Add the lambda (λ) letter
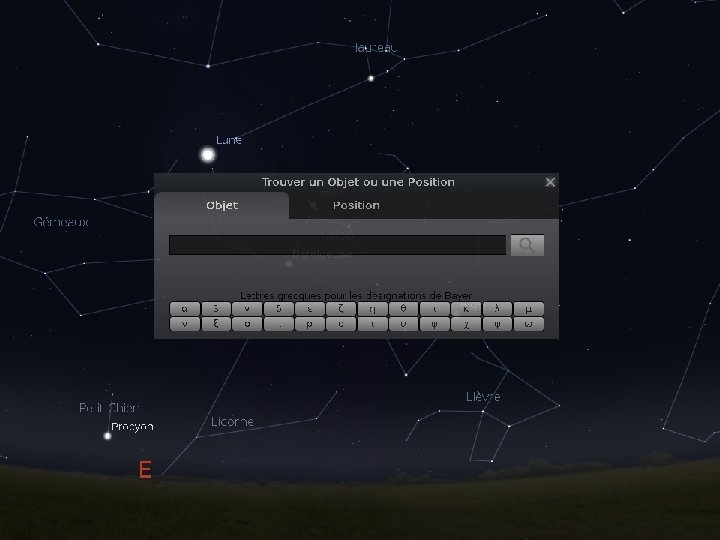 tap(497, 308)
